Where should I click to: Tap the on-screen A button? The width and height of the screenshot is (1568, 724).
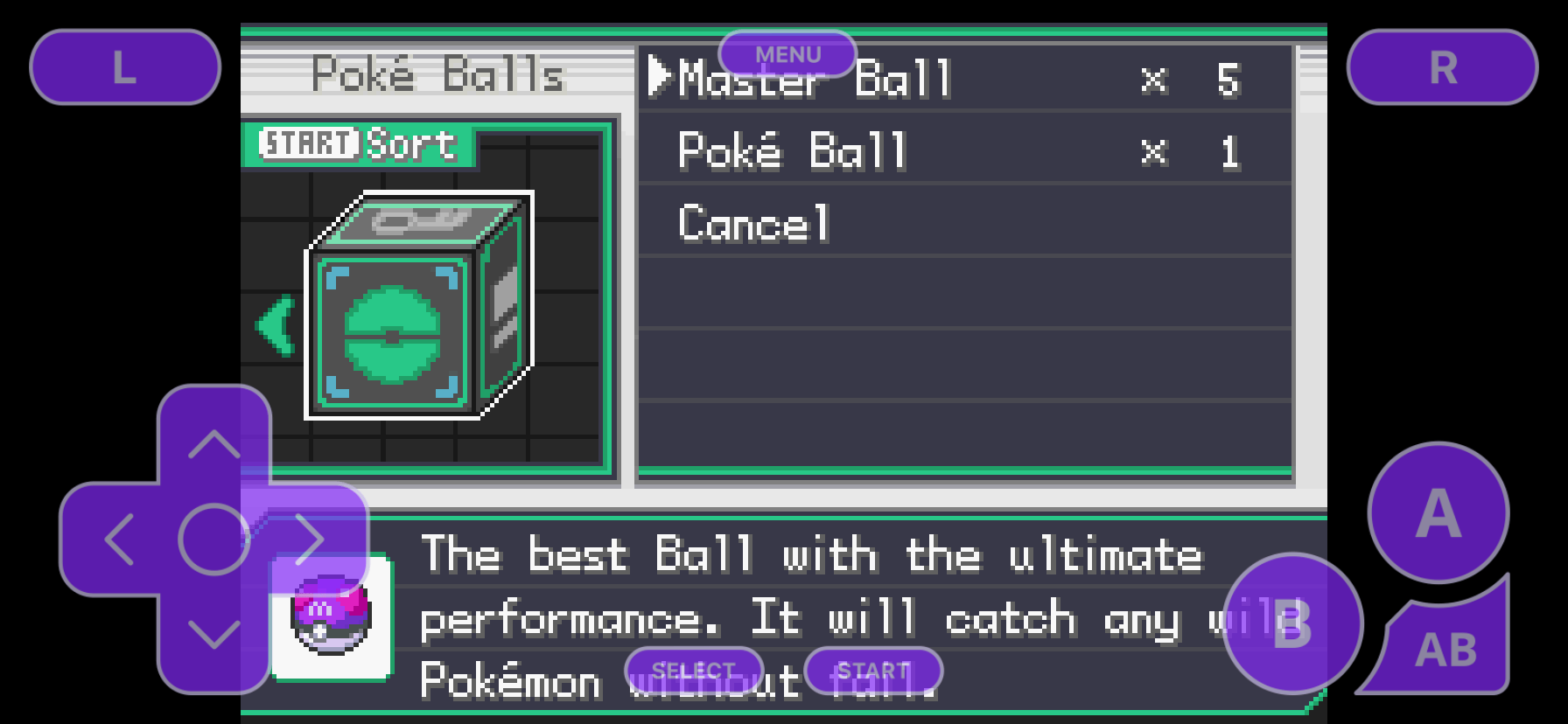[1438, 512]
